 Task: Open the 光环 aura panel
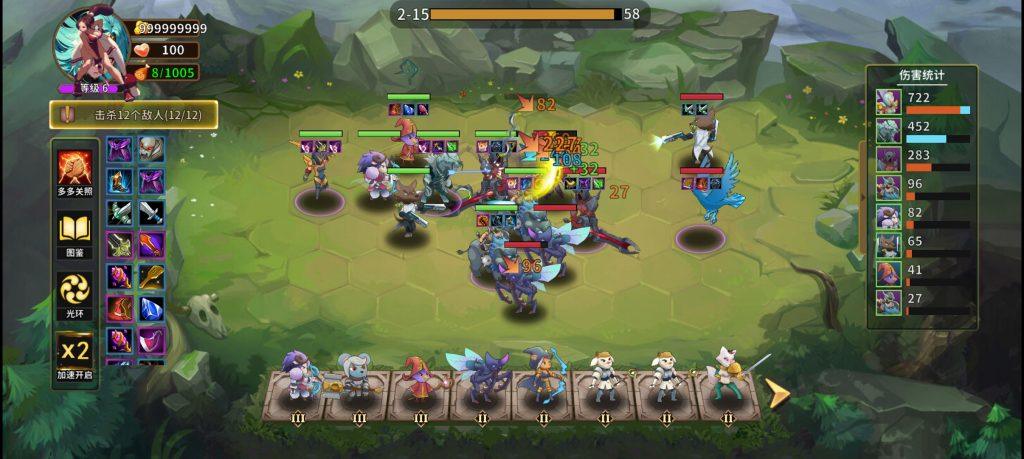point(75,293)
